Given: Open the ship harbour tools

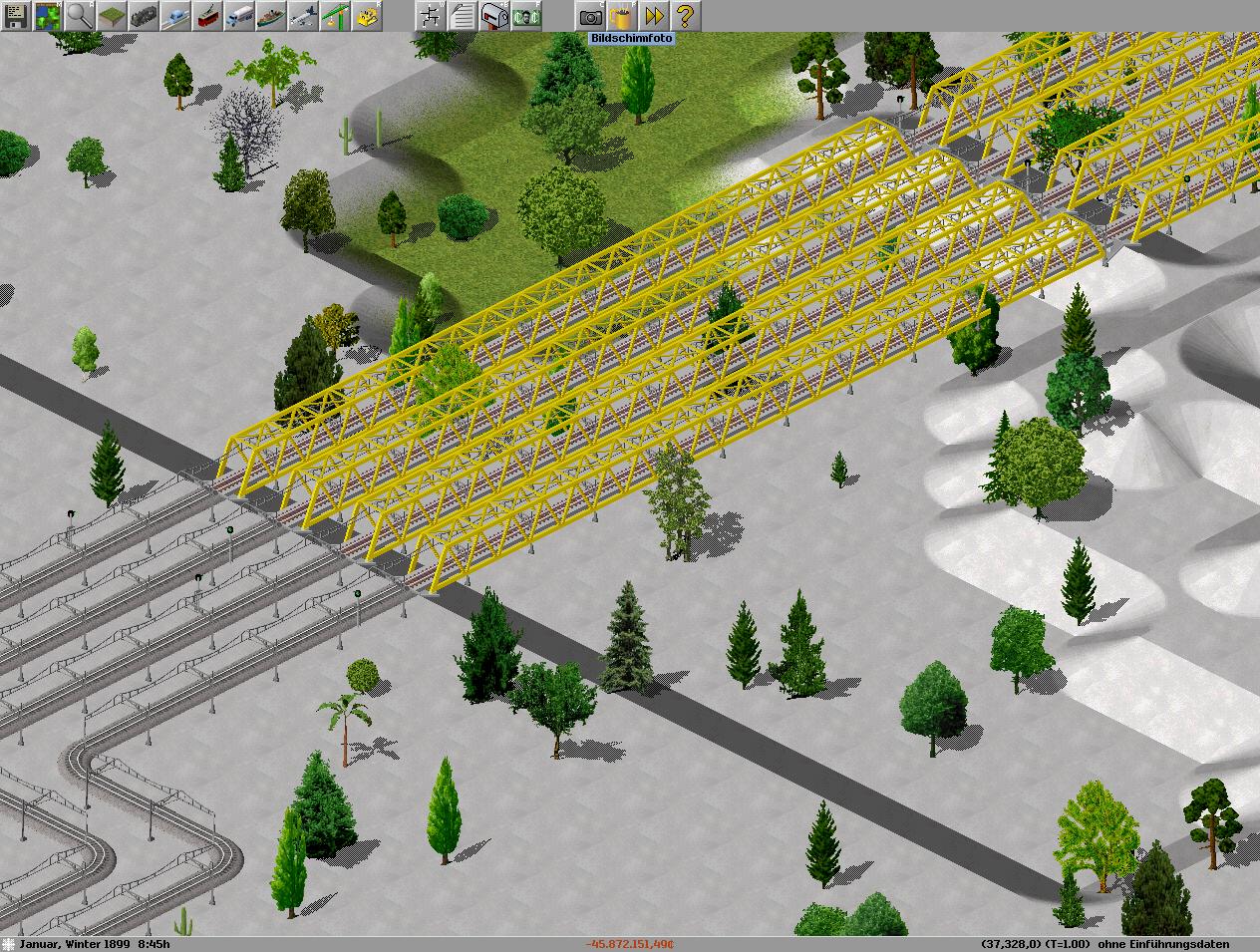Looking at the screenshot, I should click(x=271, y=15).
